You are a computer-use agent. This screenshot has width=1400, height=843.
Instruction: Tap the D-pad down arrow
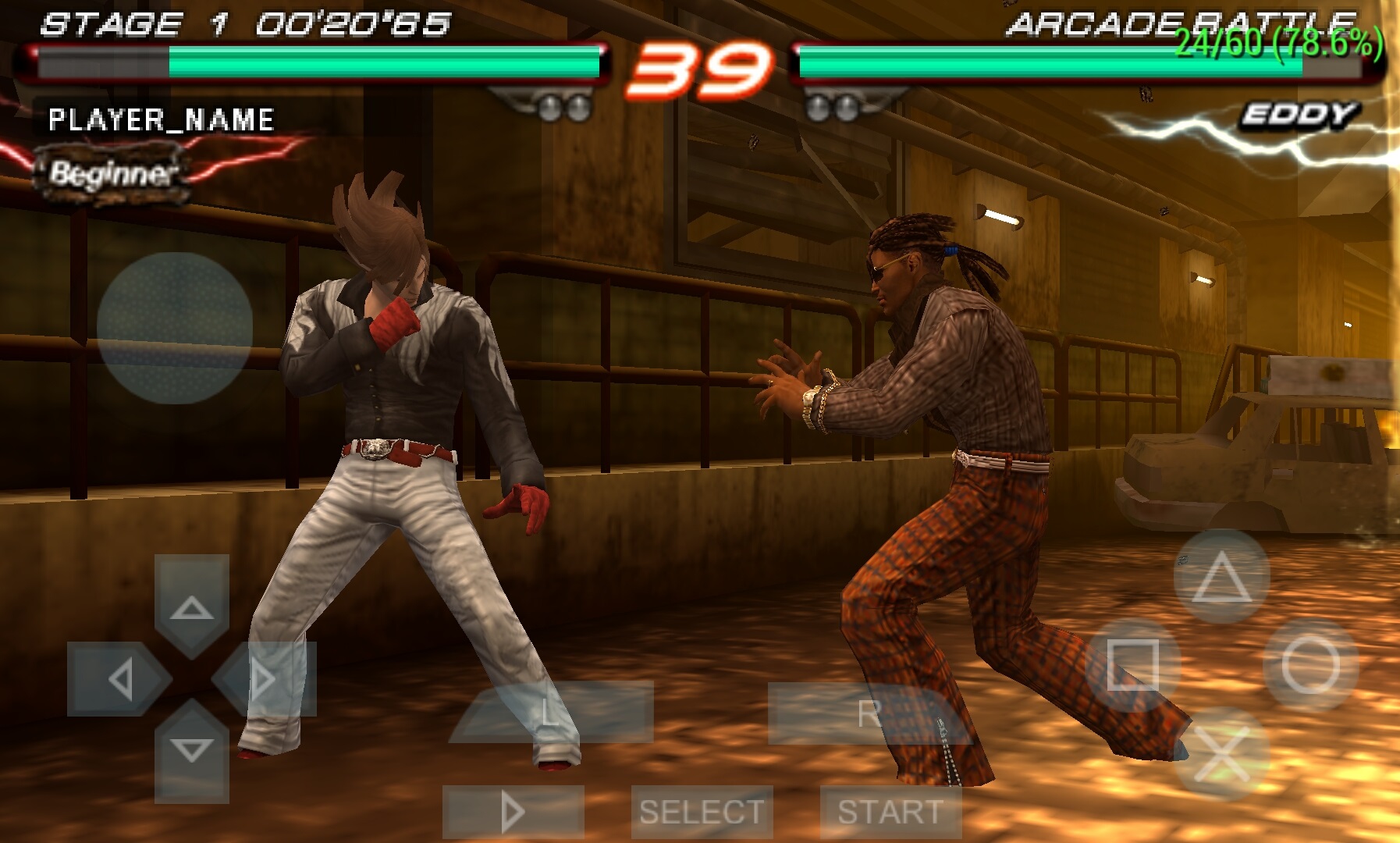point(192,751)
